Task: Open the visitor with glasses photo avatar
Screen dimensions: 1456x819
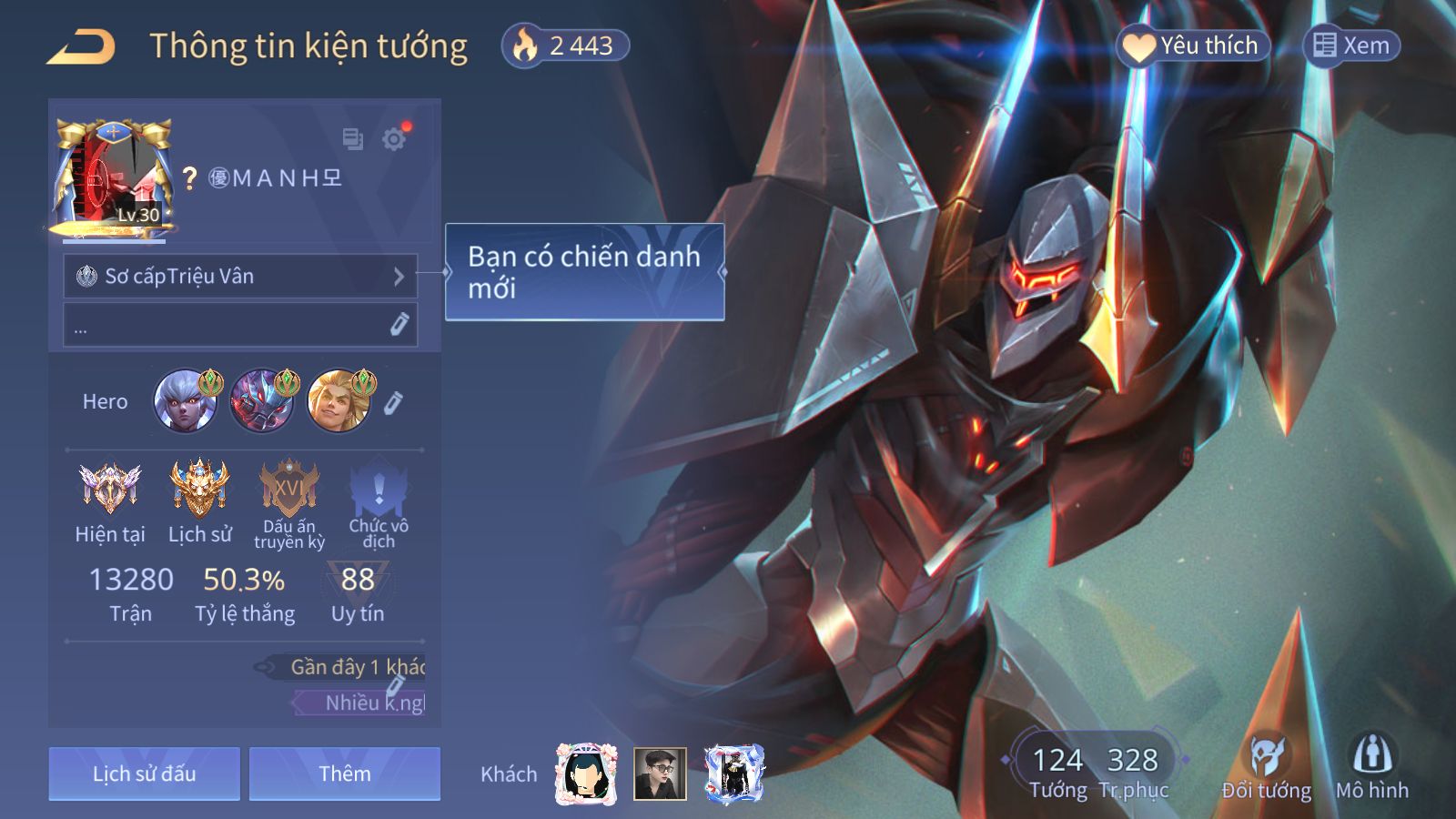Action: tap(660, 773)
